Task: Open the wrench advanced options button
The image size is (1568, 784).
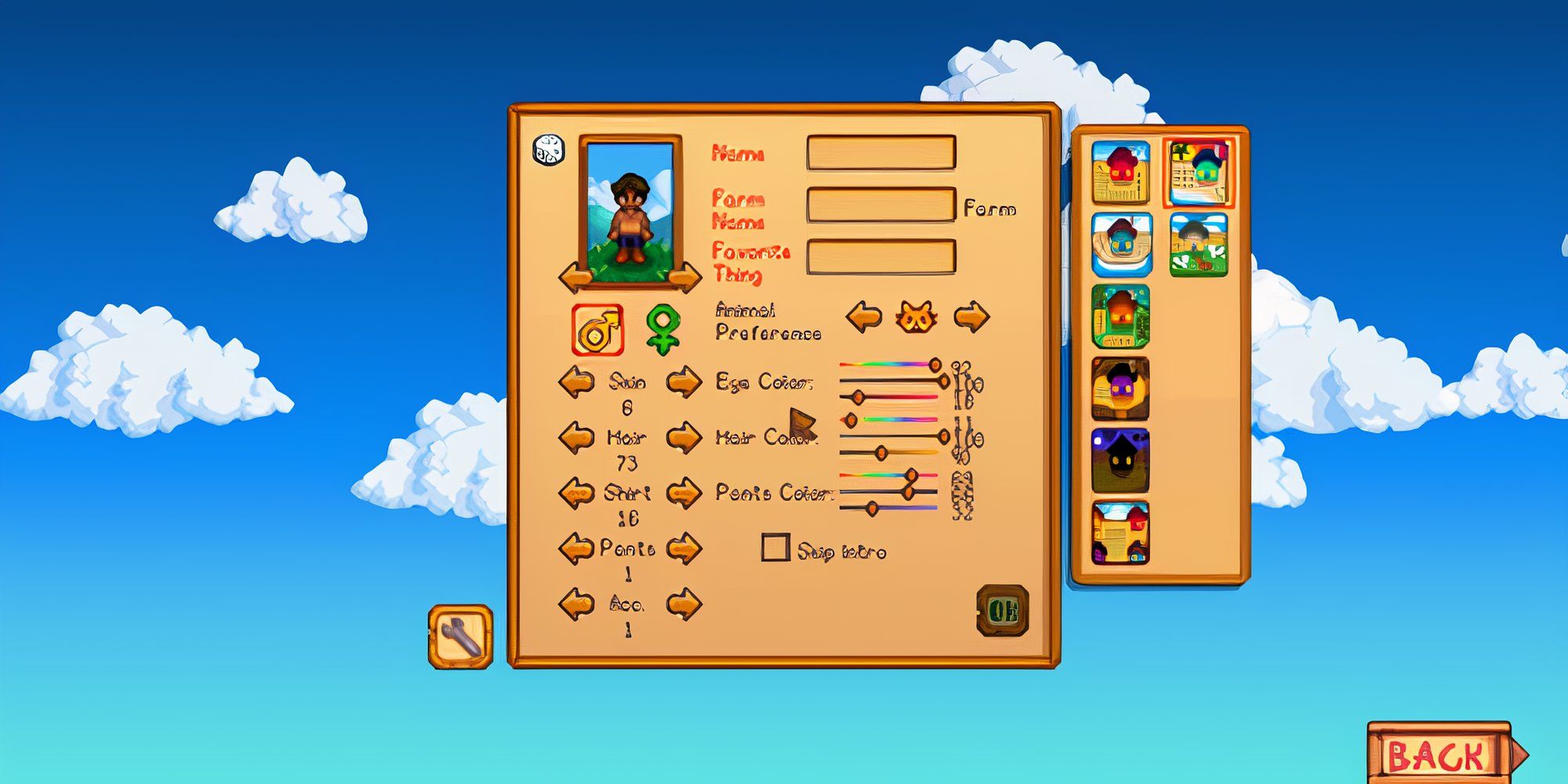Action: [461, 637]
